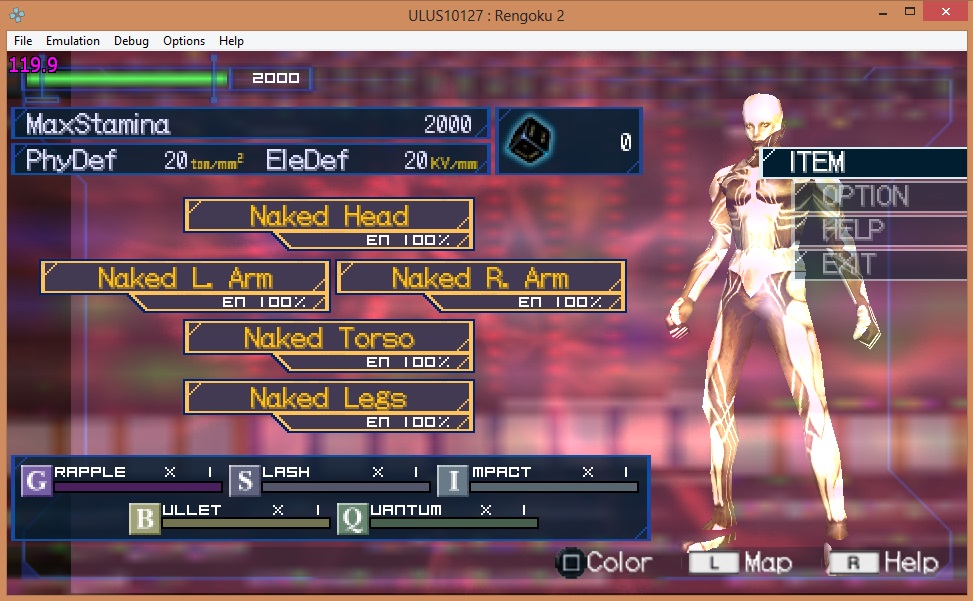
Task: Open the File menu
Action: tap(23, 41)
